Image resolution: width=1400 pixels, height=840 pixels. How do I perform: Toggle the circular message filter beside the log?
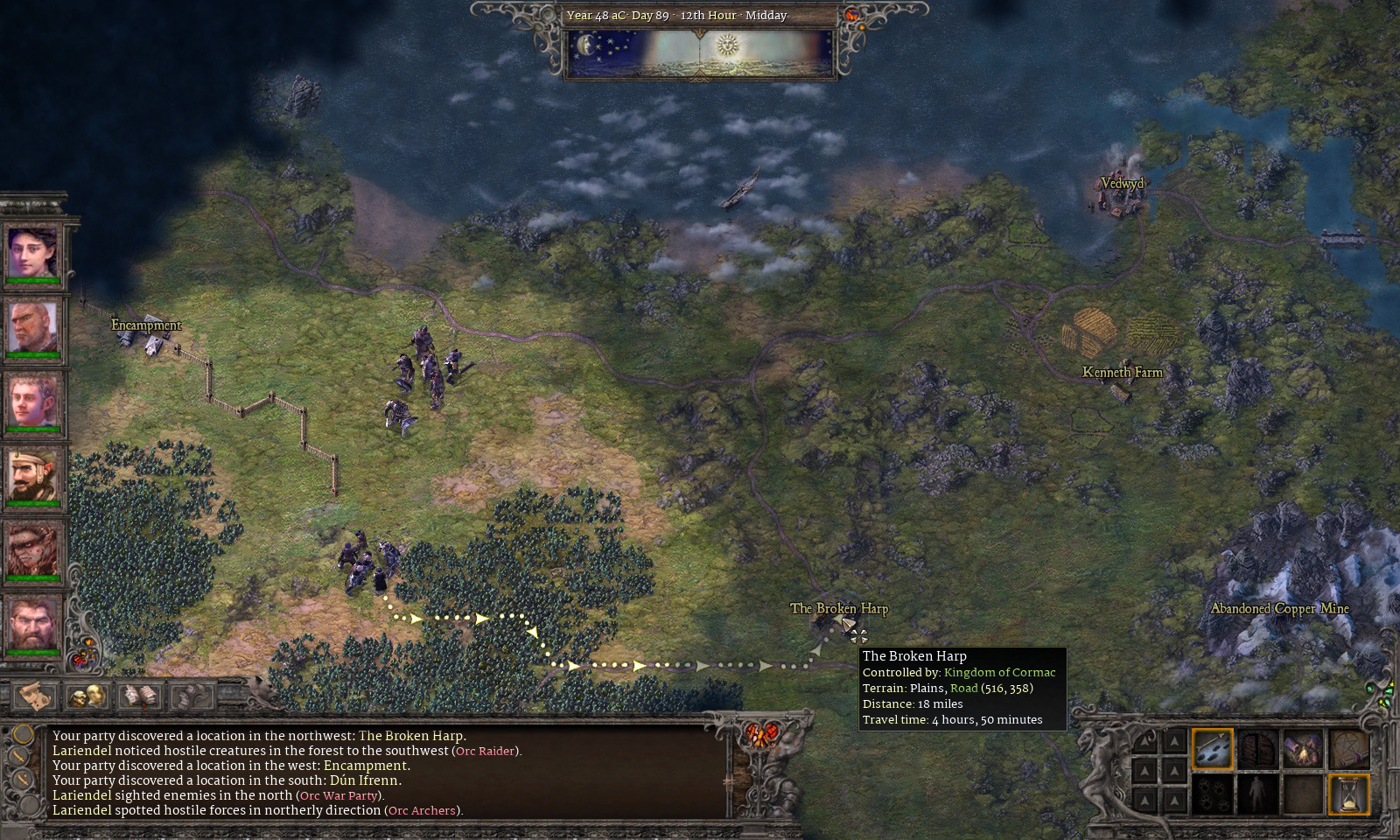point(23,734)
